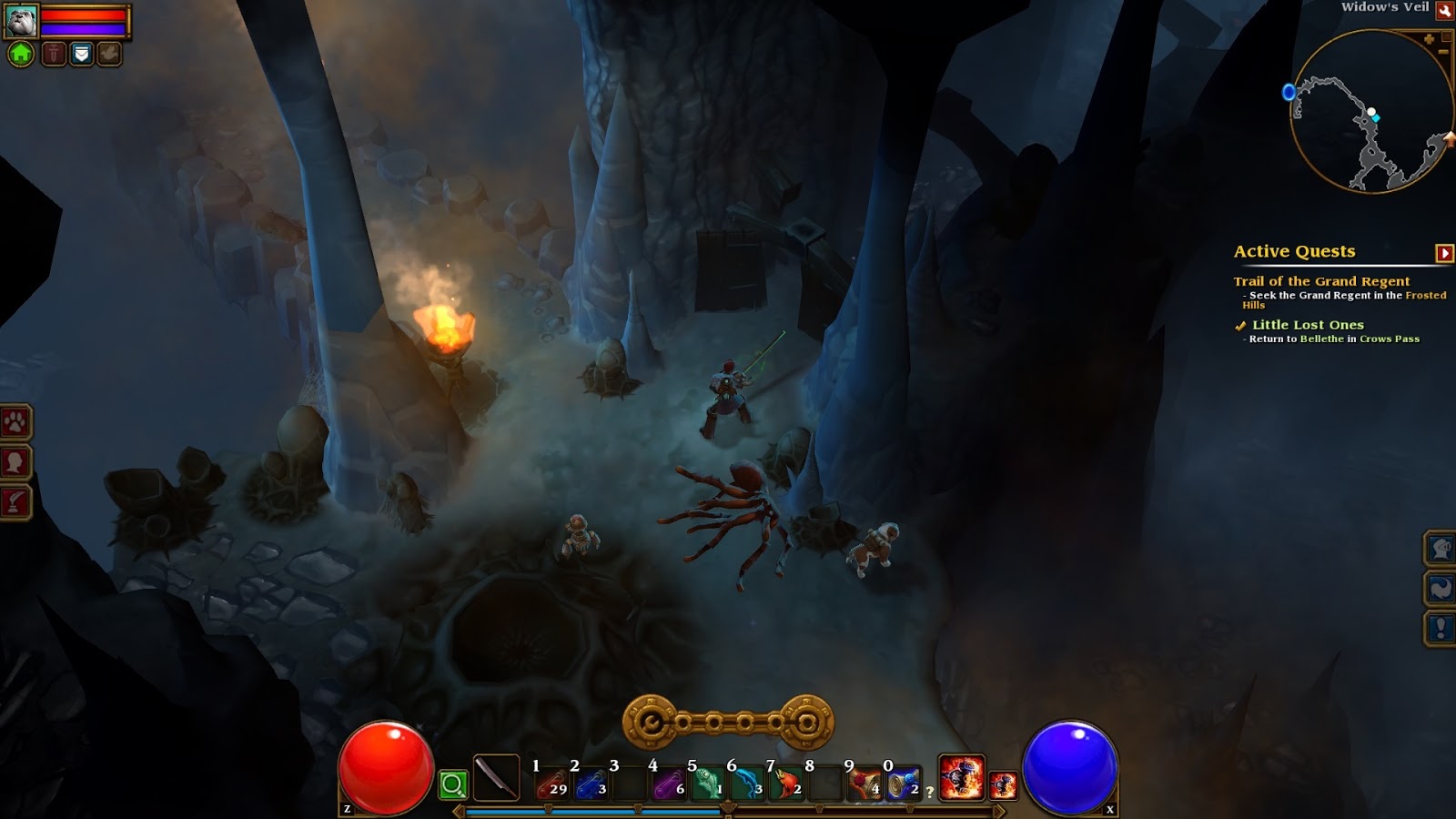Open quest log via the exclamation icon
Image resolution: width=1456 pixels, height=819 pixels.
[1441, 627]
